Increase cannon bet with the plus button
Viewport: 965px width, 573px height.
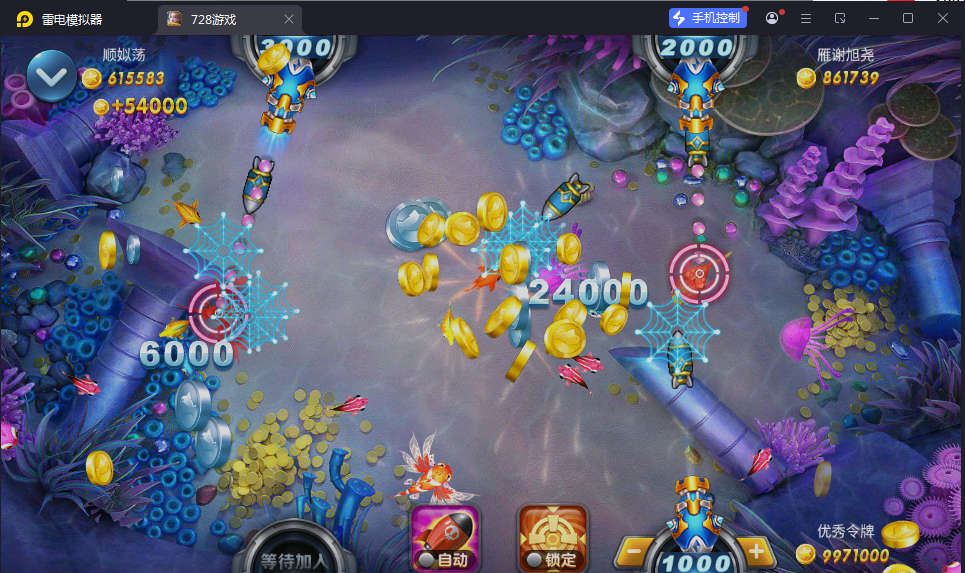point(756,550)
